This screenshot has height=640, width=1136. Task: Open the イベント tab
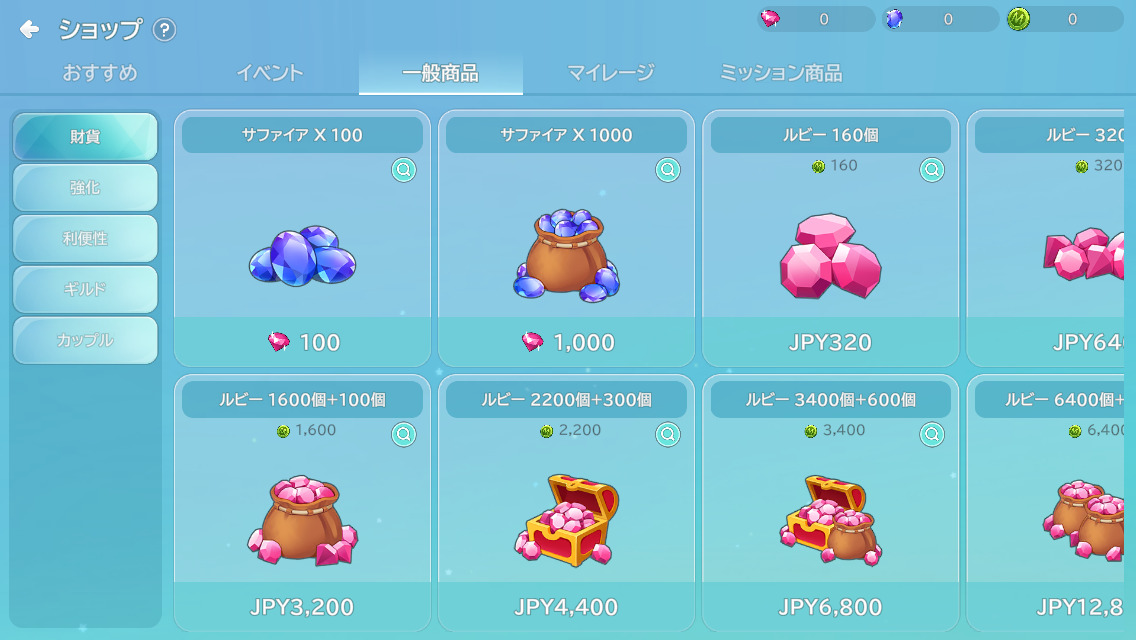(269, 73)
